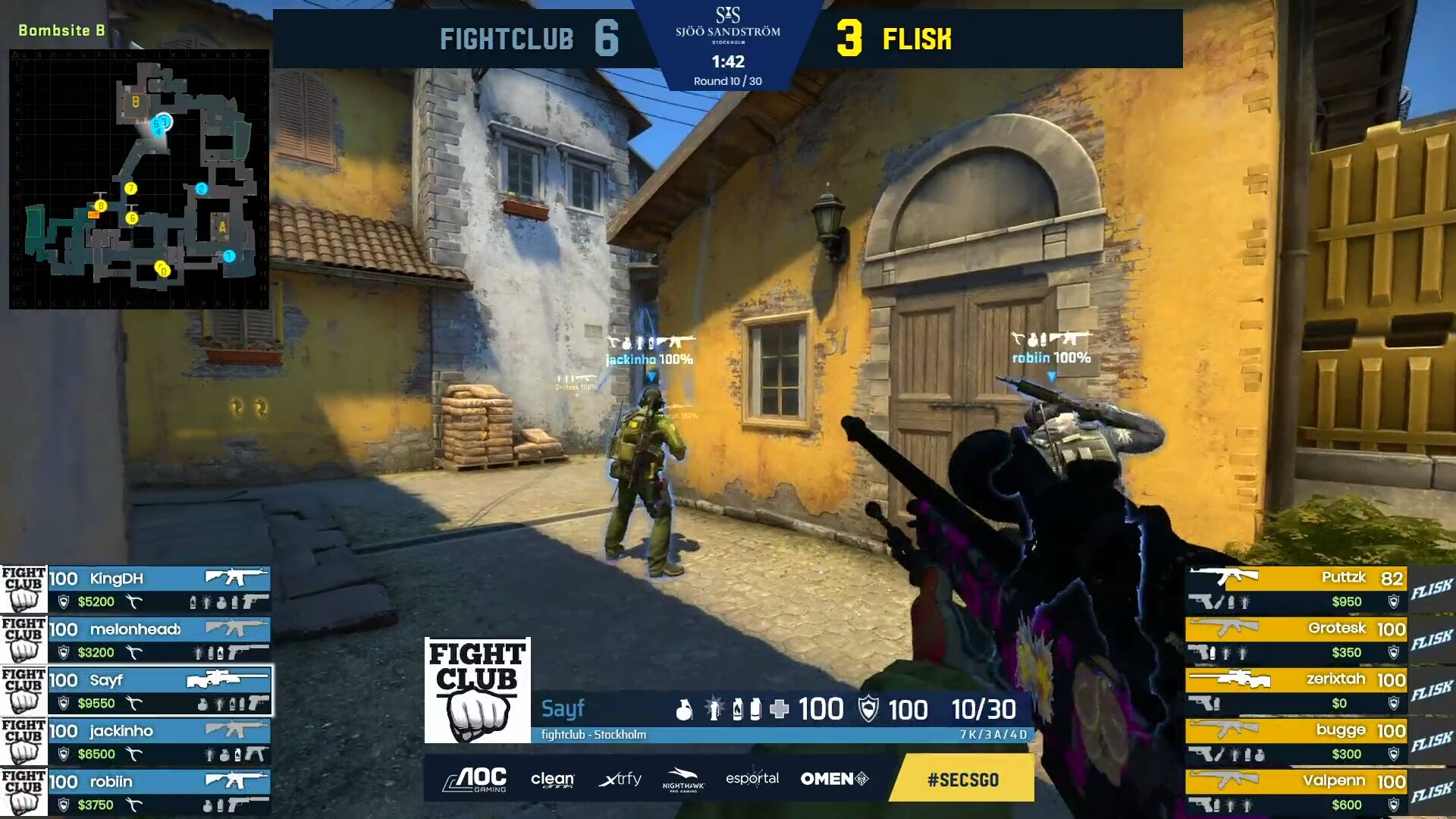Select the Xtrfy sponsor logo
1456x819 pixels.
620,779
